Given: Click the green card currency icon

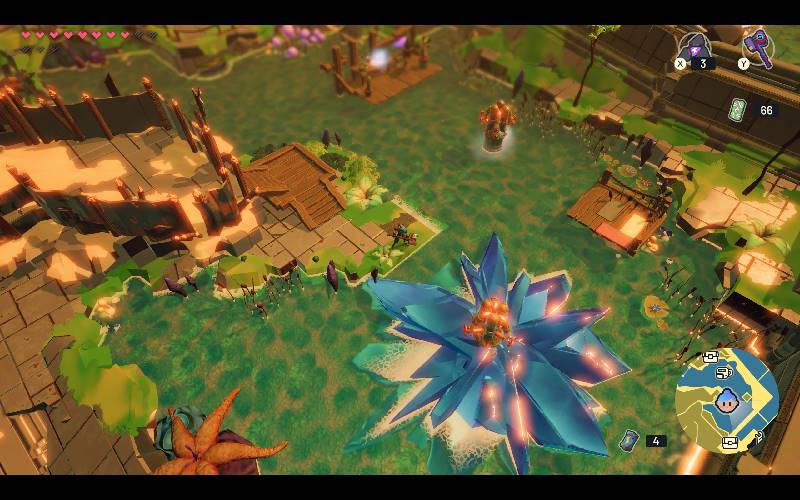Looking at the screenshot, I should [738, 110].
